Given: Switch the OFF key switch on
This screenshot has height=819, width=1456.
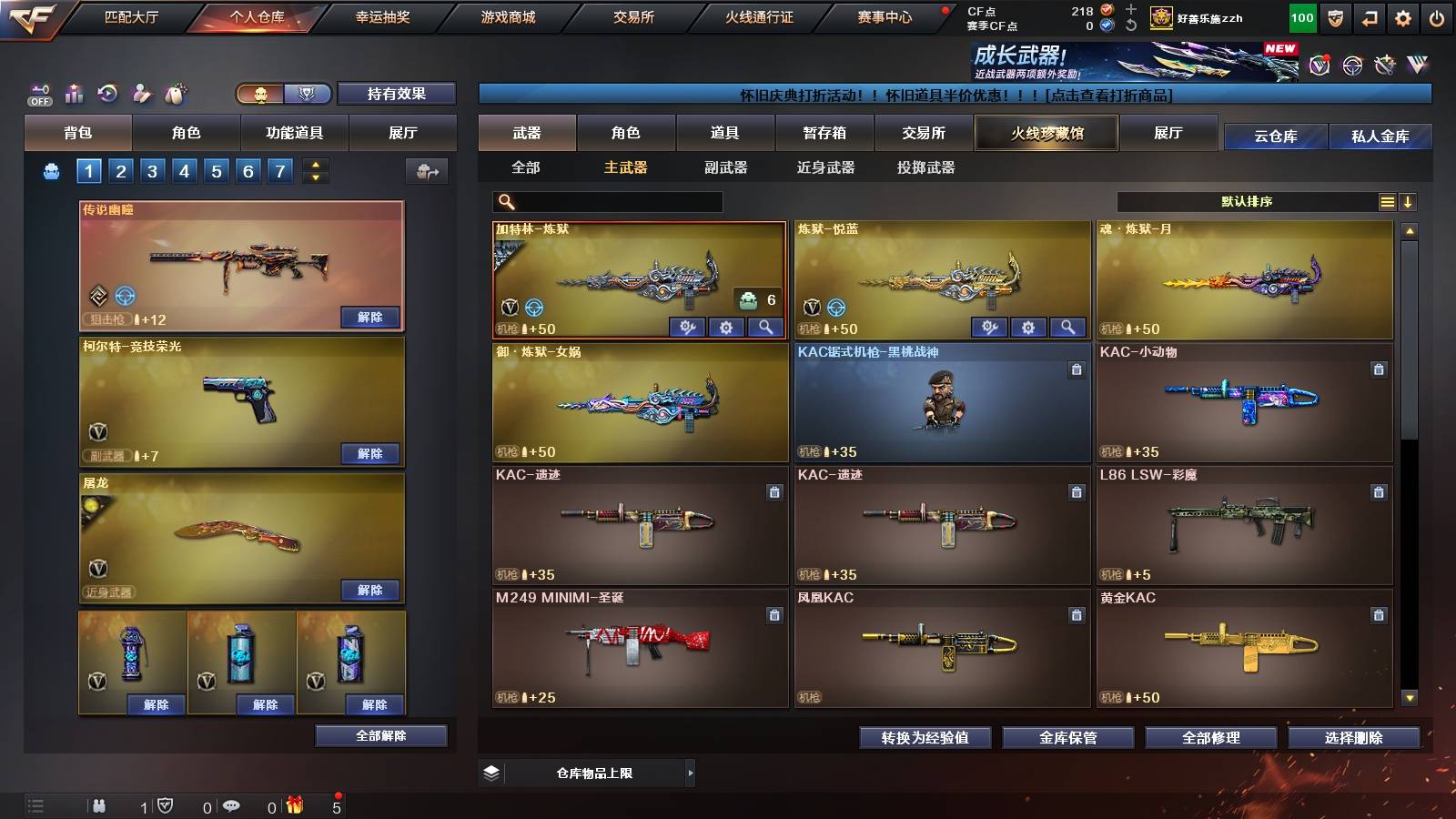Looking at the screenshot, I should [41, 95].
